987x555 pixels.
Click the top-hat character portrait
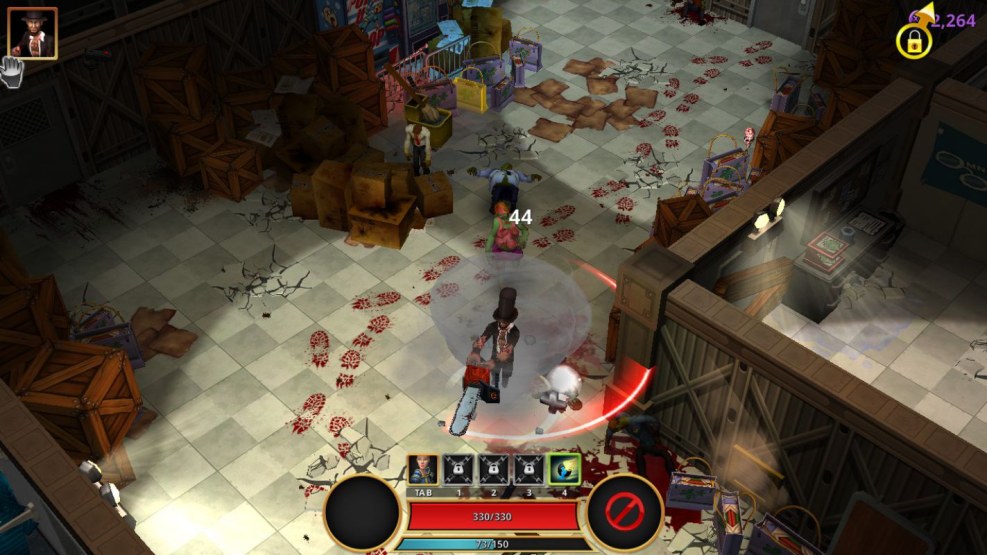pos(32,33)
